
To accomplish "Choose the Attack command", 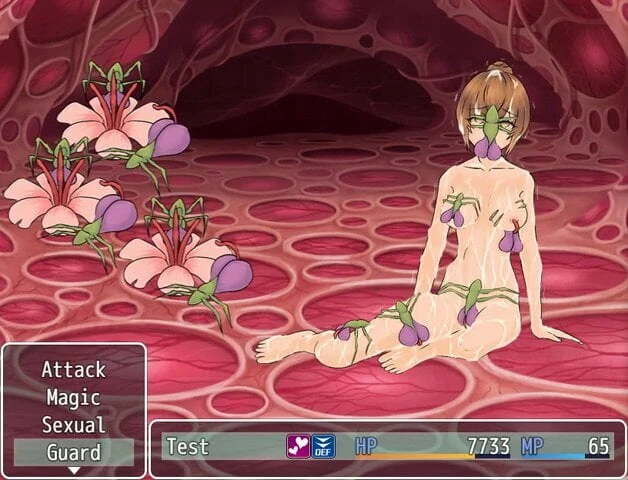I will (73, 370).
